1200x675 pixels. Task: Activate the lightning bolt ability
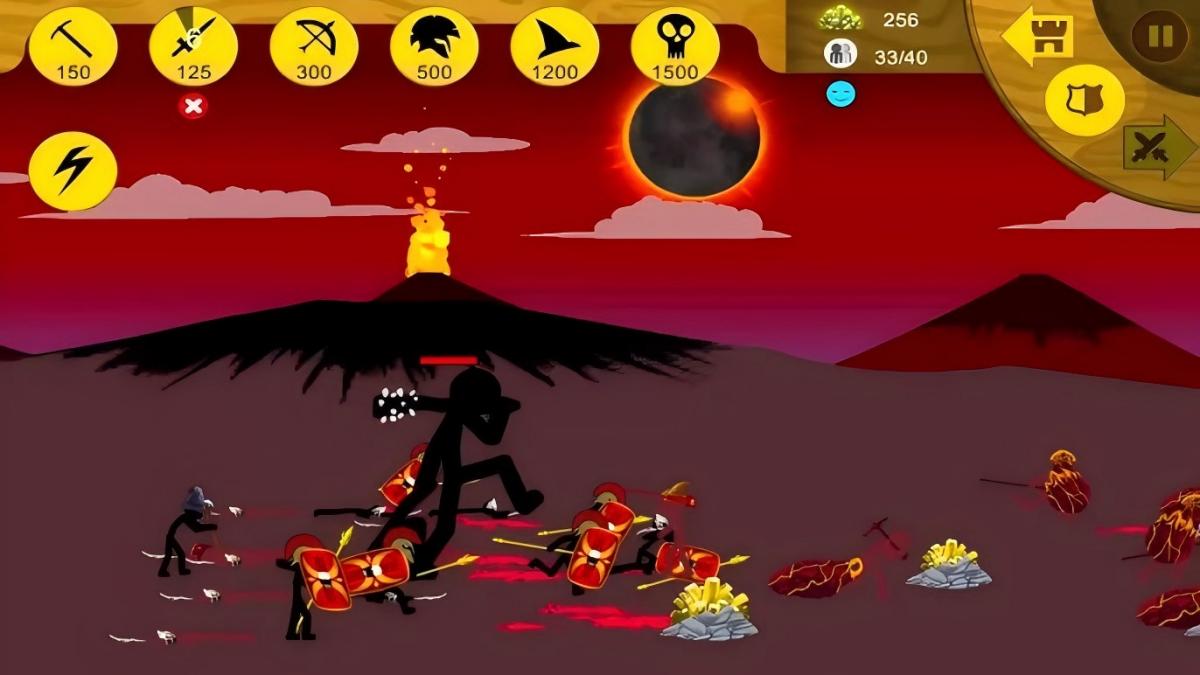(x=73, y=171)
